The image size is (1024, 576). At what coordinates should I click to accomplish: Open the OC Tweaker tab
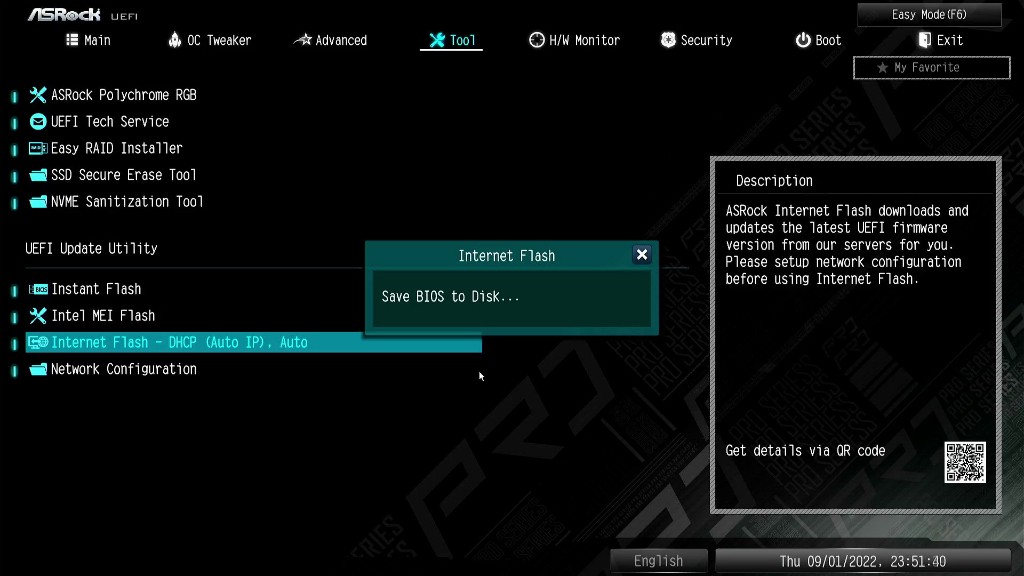(x=210, y=40)
